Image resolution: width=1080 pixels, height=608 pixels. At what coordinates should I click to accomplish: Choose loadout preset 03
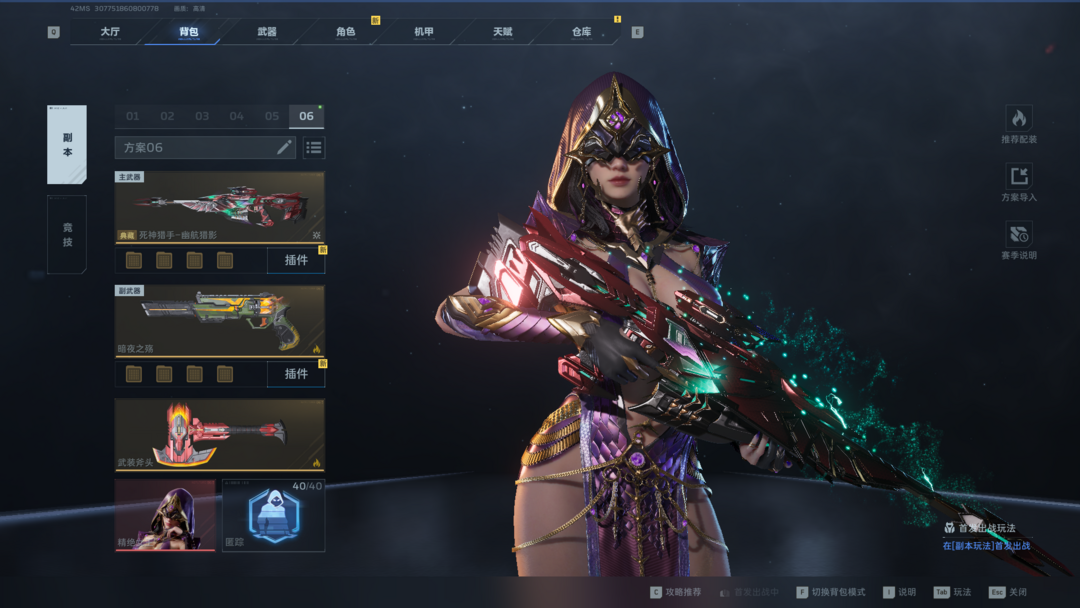(202, 116)
